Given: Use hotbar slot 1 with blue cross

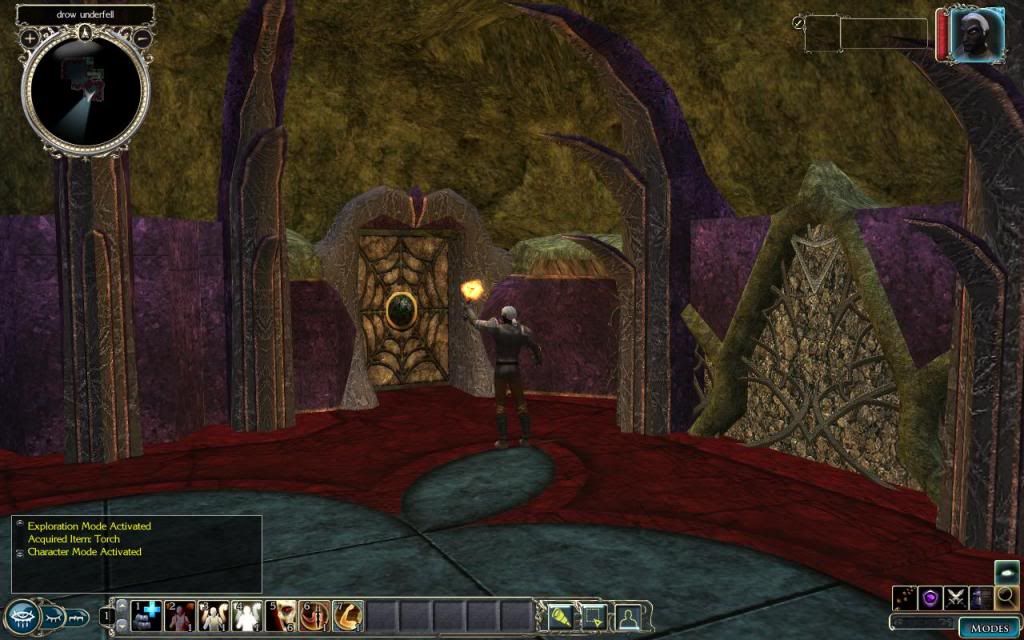Looking at the screenshot, I should point(147,616).
